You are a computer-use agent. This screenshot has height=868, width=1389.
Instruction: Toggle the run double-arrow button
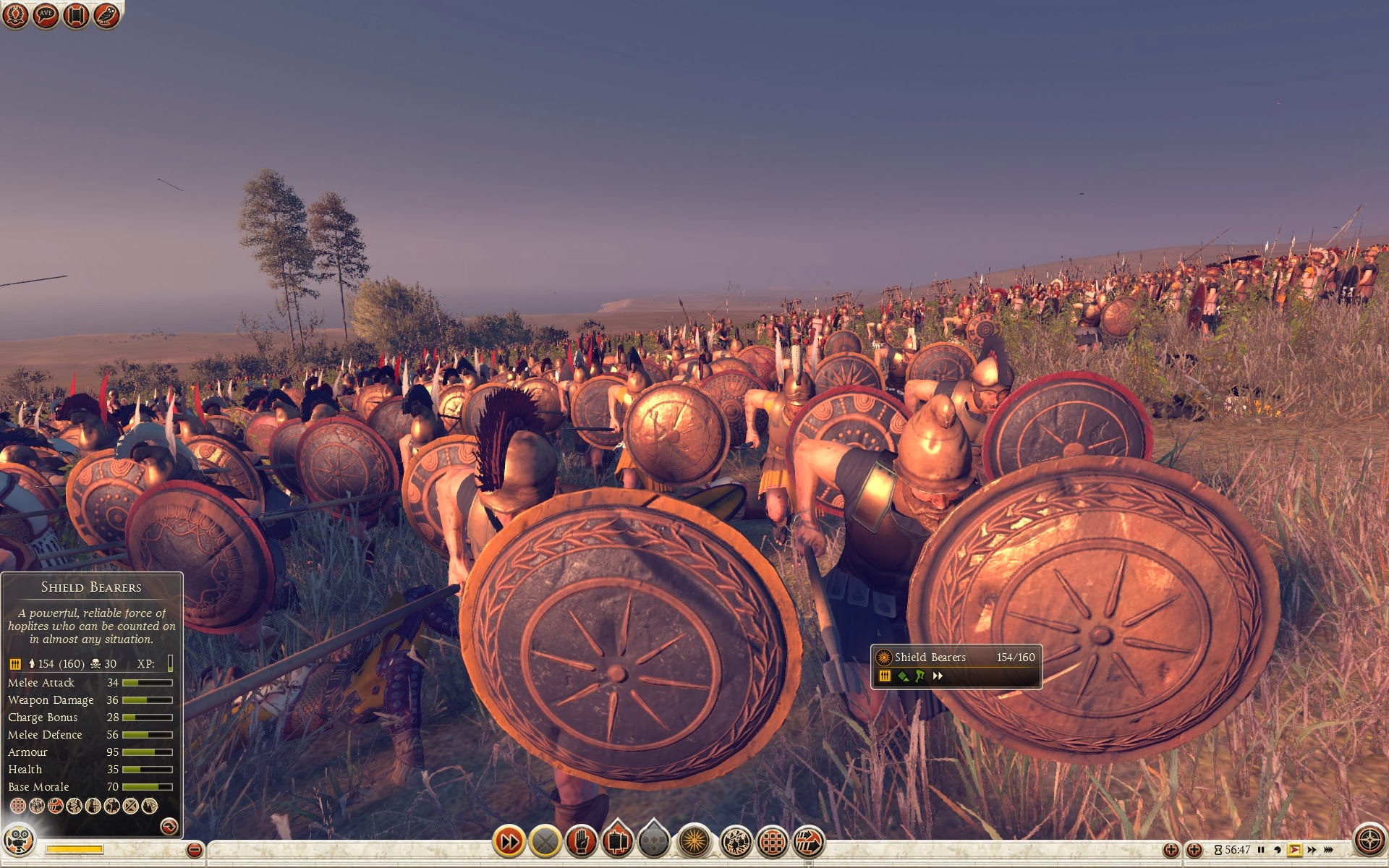click(x=509, y=841)
